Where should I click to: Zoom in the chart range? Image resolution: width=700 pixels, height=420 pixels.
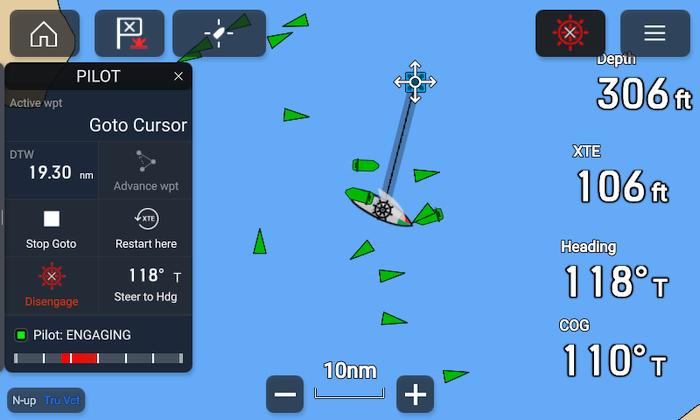tap(415, 395)
